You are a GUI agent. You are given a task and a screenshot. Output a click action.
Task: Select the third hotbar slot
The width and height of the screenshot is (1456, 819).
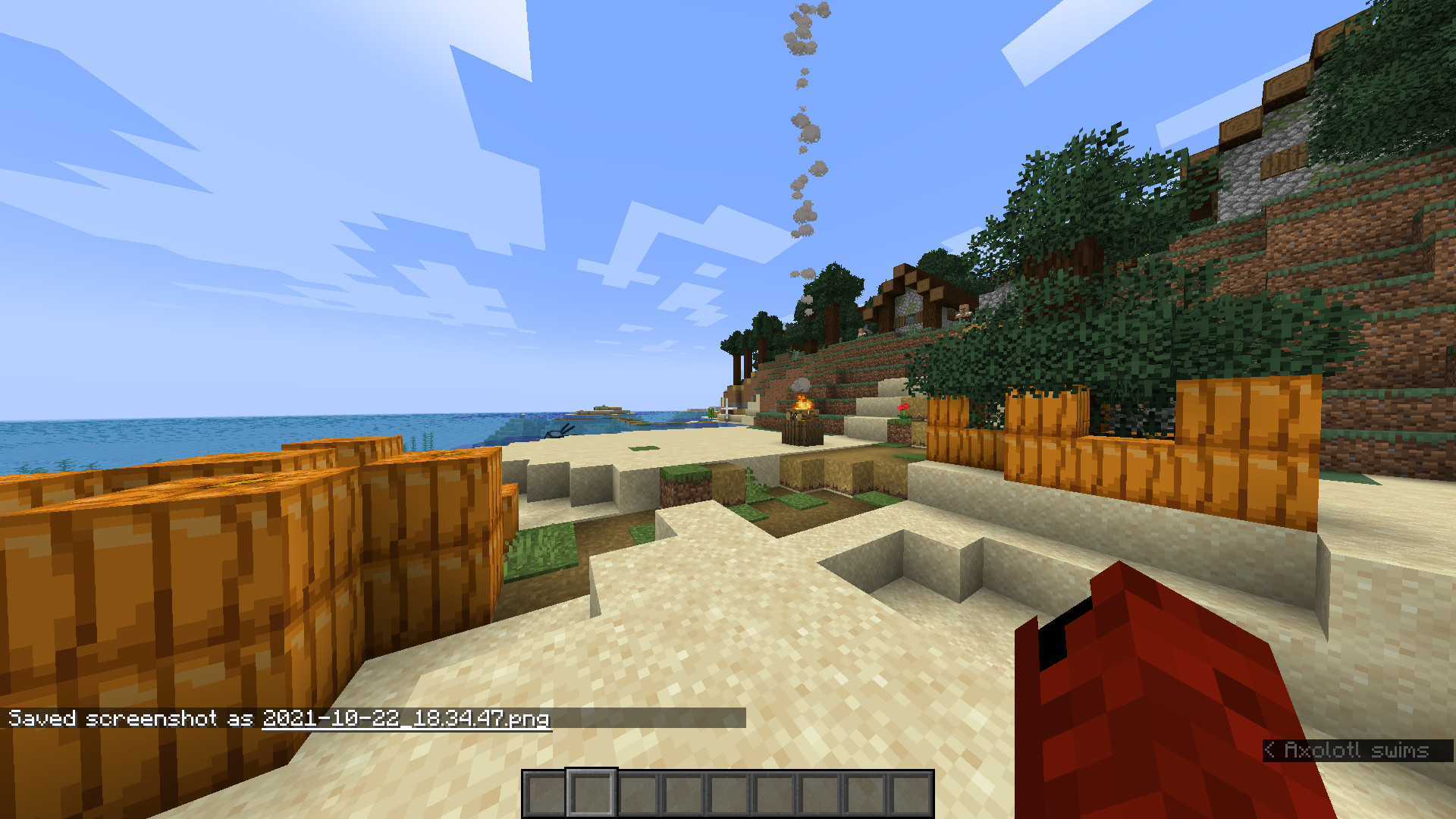click(x=635, y=794)
